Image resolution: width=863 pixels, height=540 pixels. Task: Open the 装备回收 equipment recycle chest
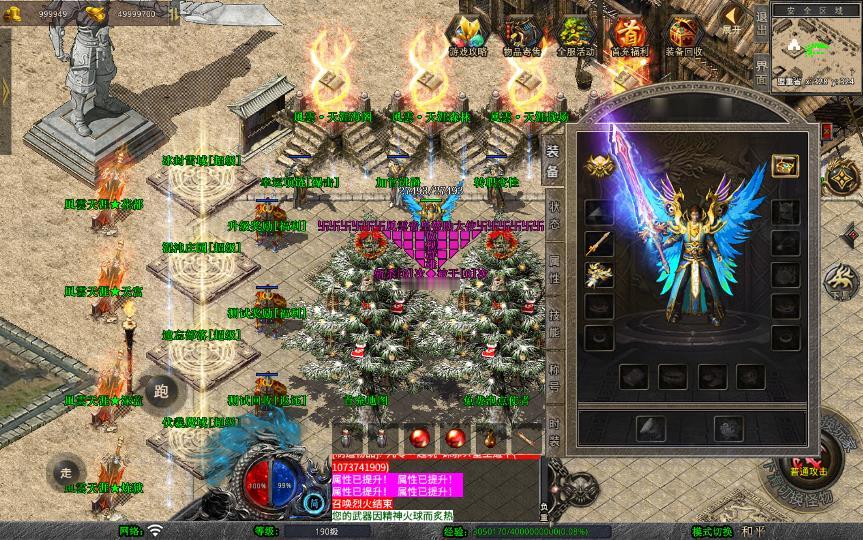[x=684, y=37]
